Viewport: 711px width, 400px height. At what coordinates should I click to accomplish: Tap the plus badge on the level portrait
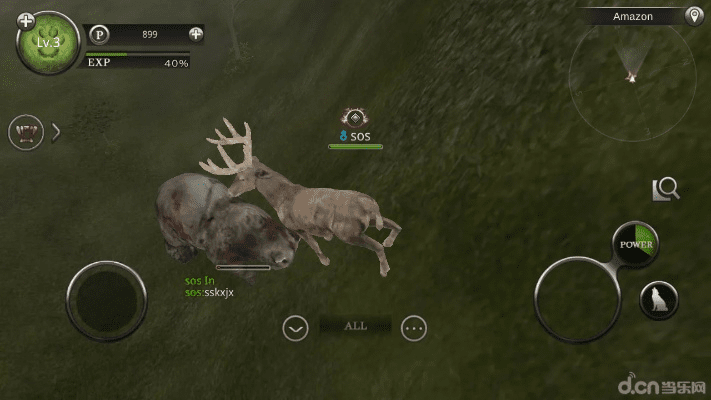click(x=26, y=20)
